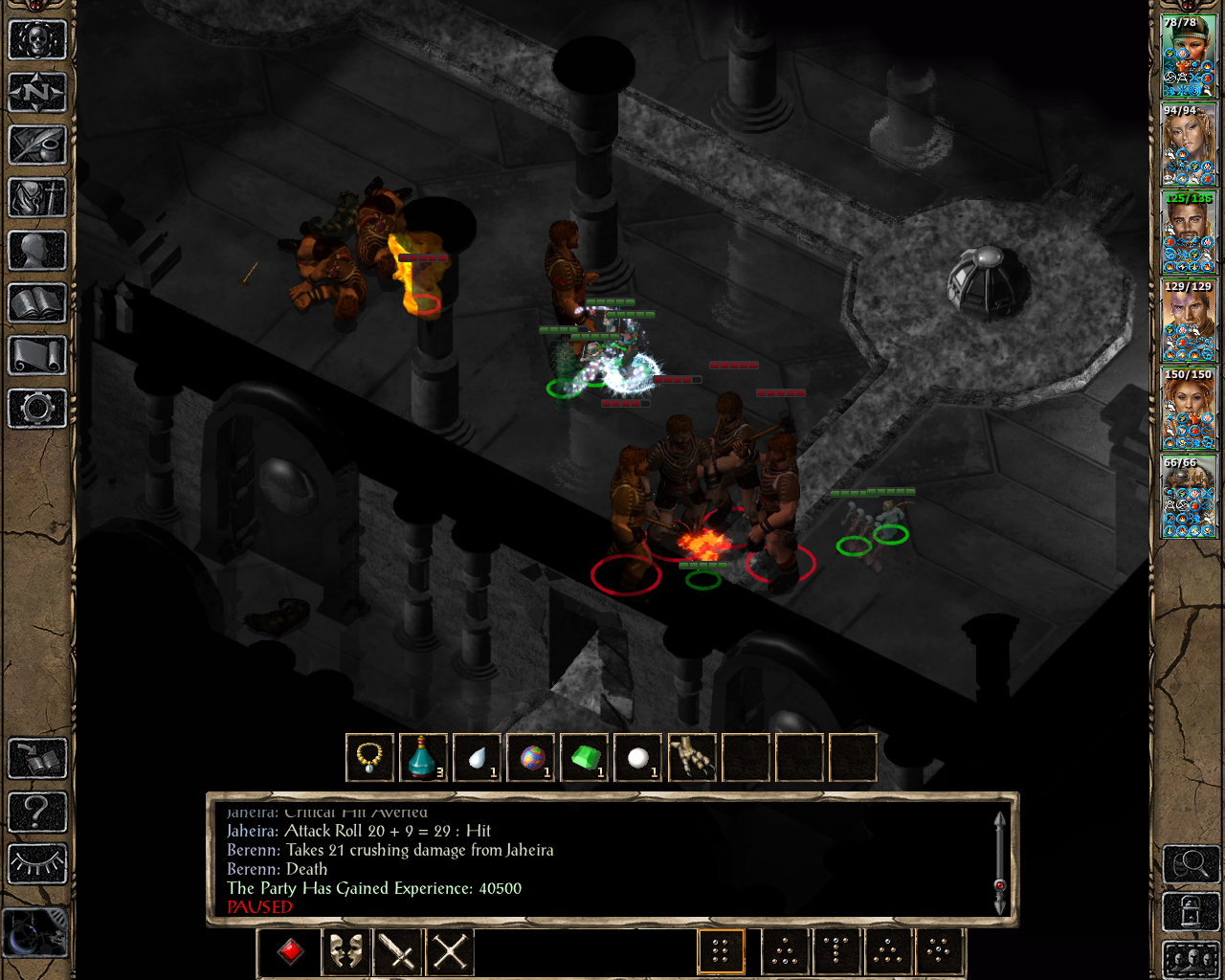Activate the twin masks dialogue button

tap(345, 951)
